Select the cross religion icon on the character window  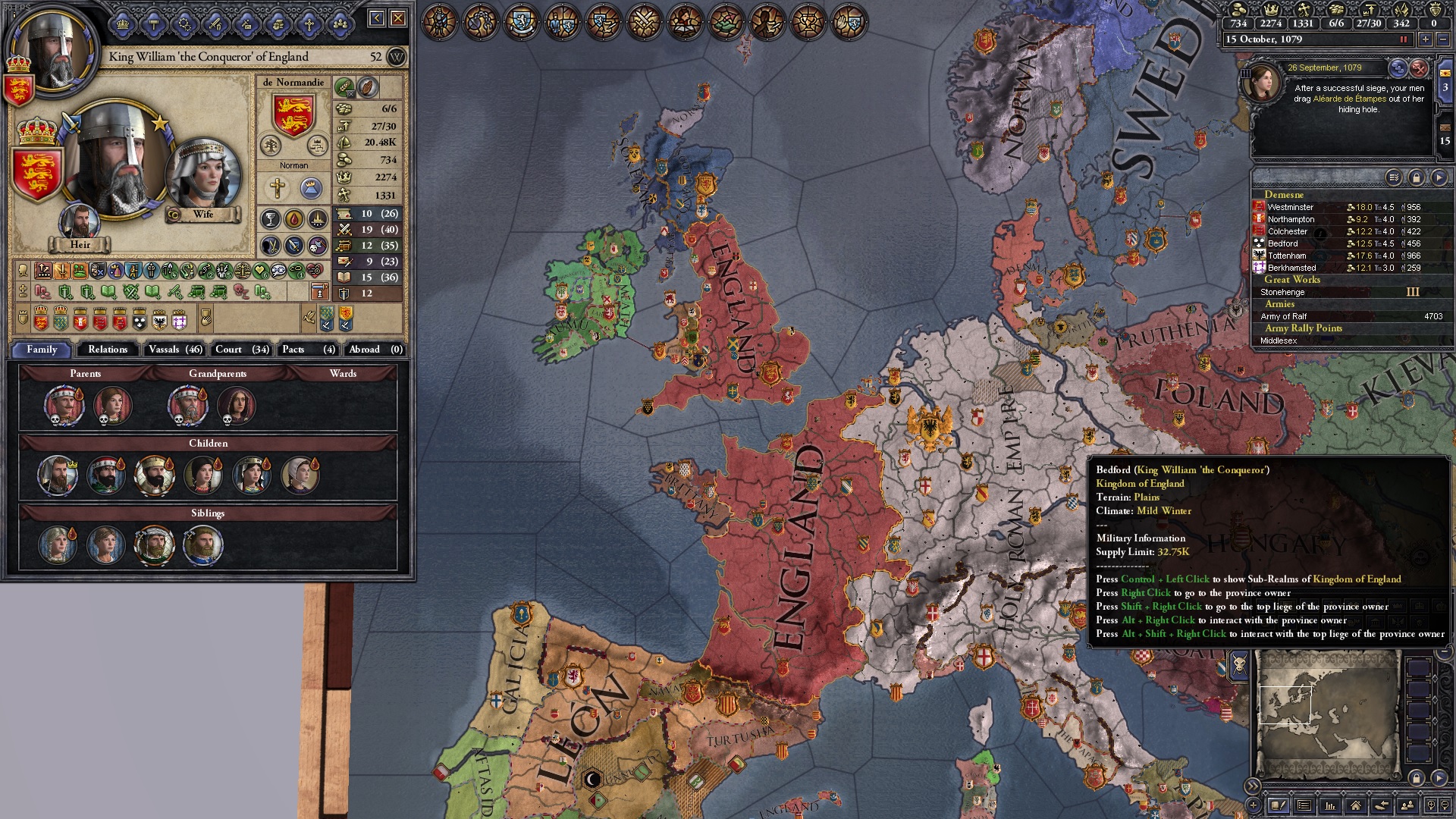pyautogui.click(x=278, y=187)
